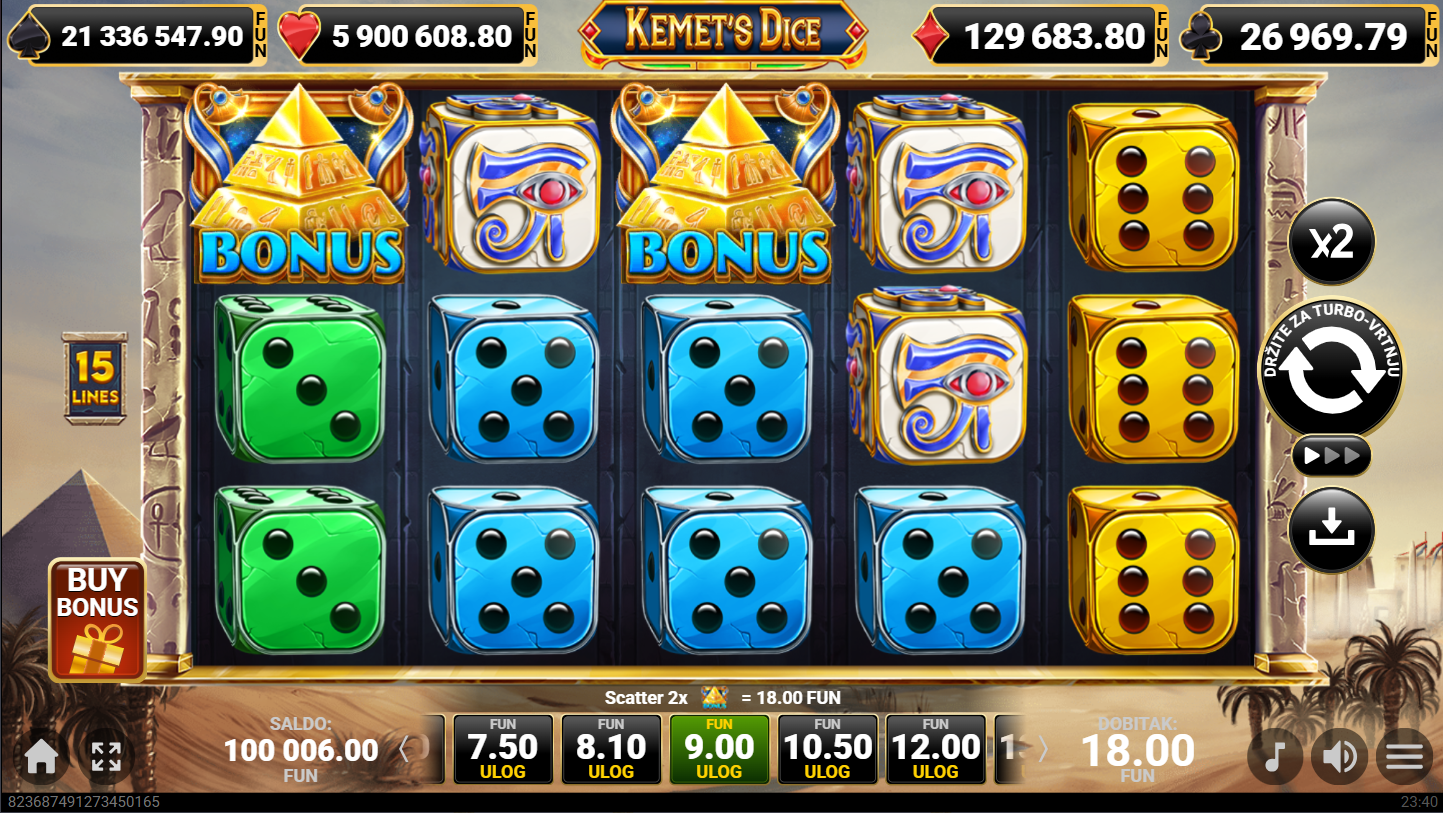
Task: Open the Buy Bonus offer
Action: point(97,619)
